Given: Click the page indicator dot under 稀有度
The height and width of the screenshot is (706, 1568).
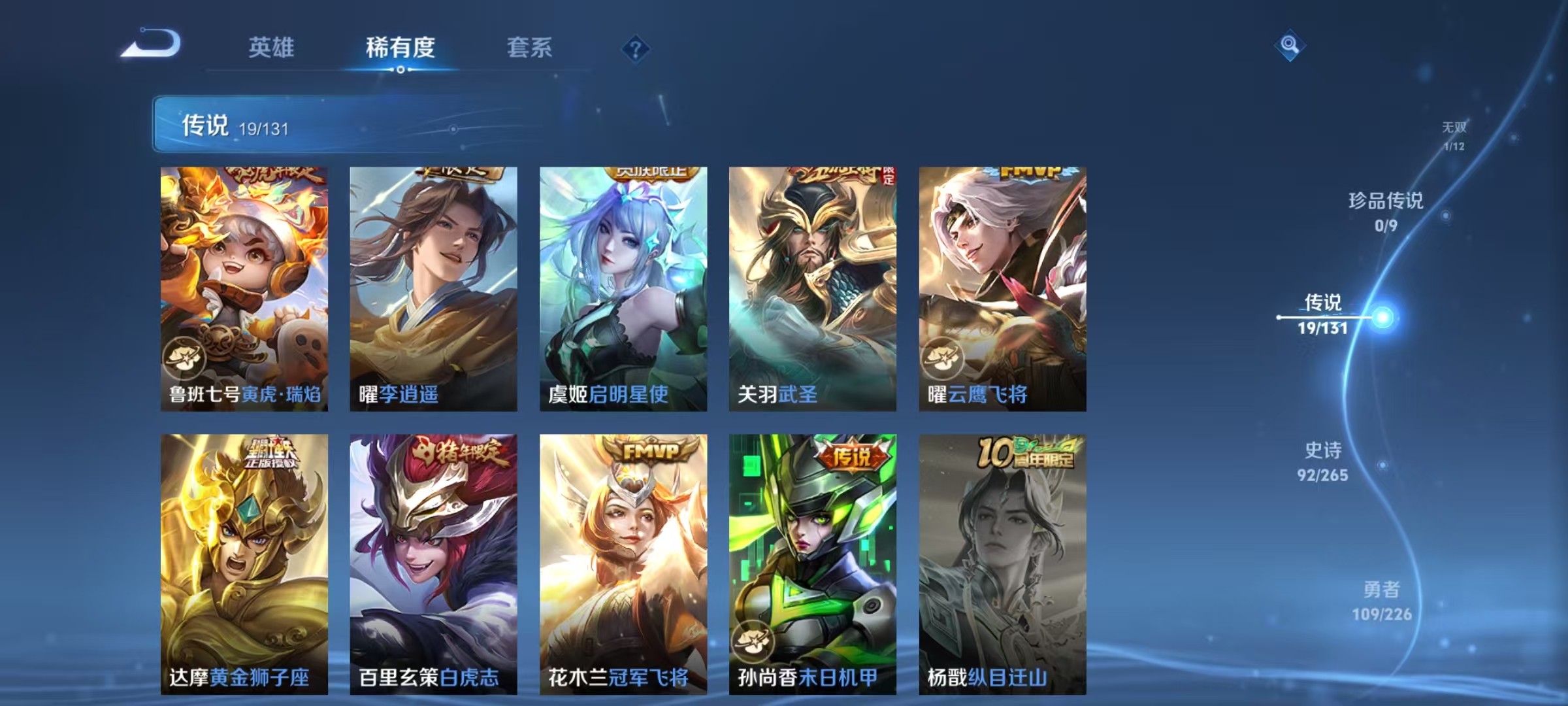Looking at the screenshot, I should coord(400,69).
